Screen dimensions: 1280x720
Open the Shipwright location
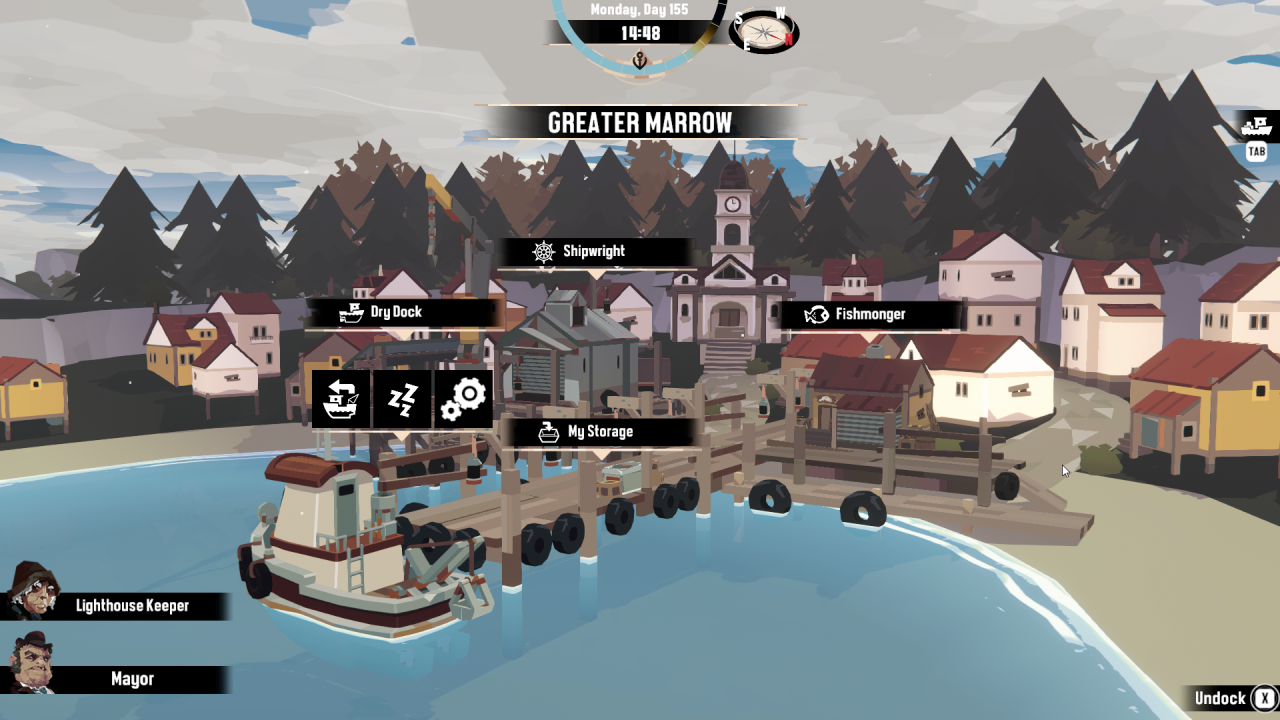point(594,252)
